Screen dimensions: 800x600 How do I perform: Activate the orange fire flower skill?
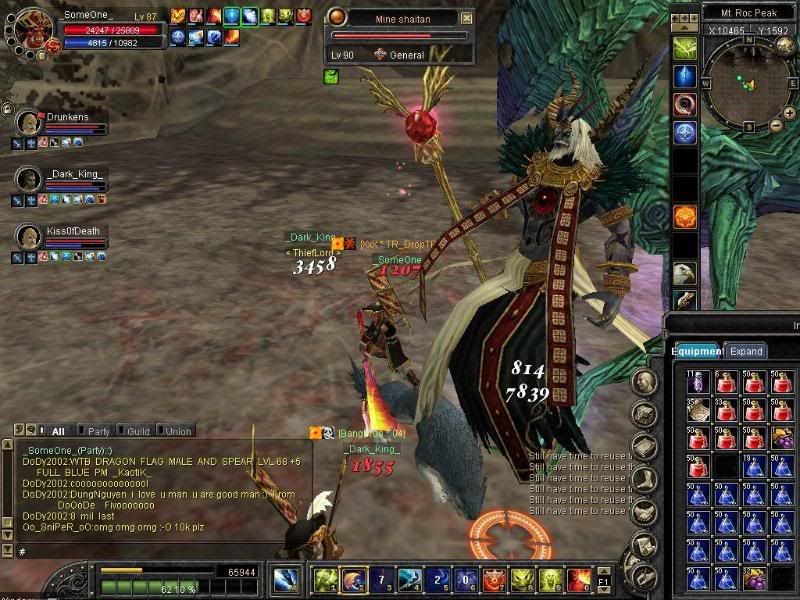(x=685, y=217)
